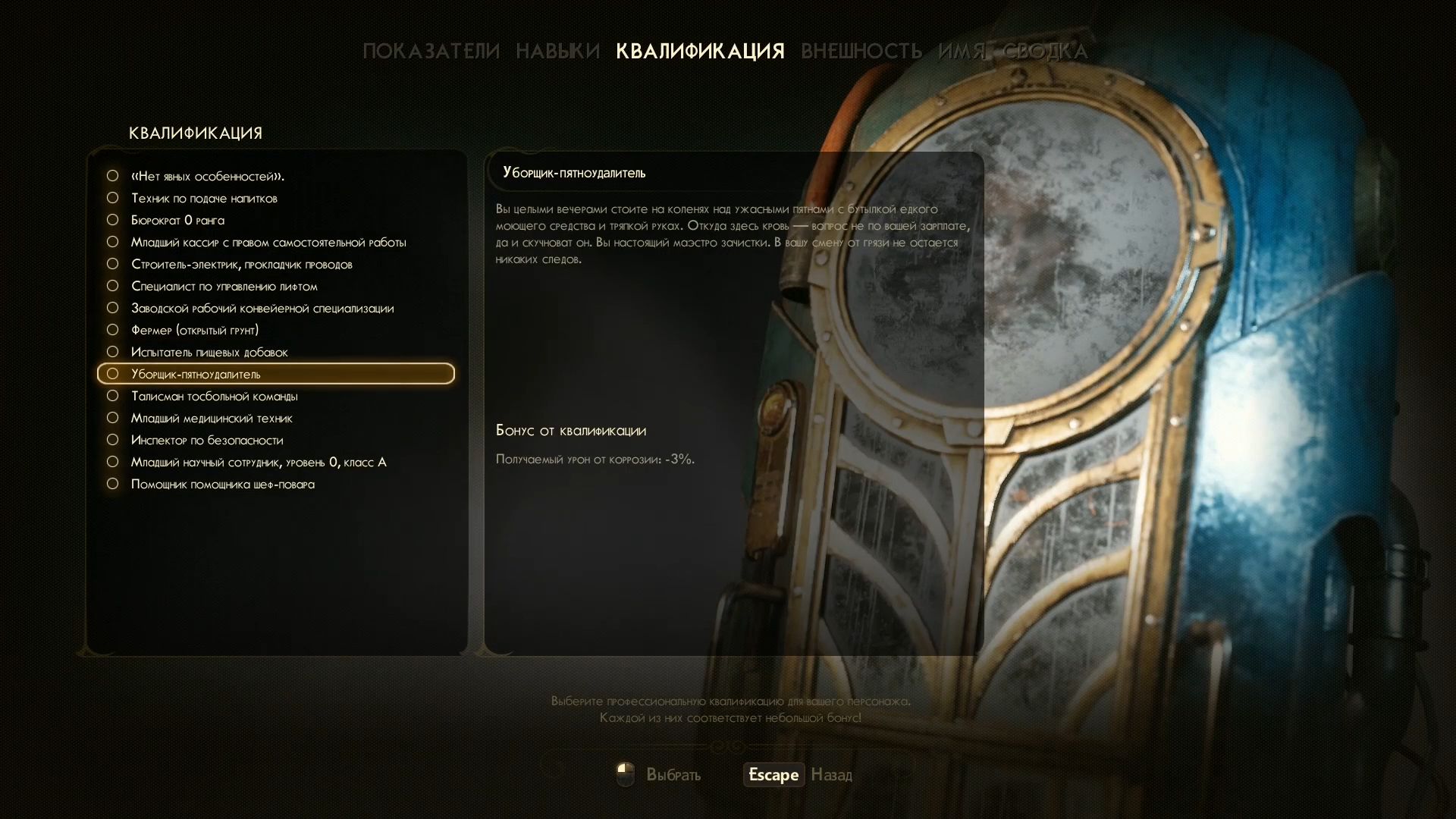Choose Фермер (открытый грунт)
The image size is (1456, 819).
tap(195, 331)
